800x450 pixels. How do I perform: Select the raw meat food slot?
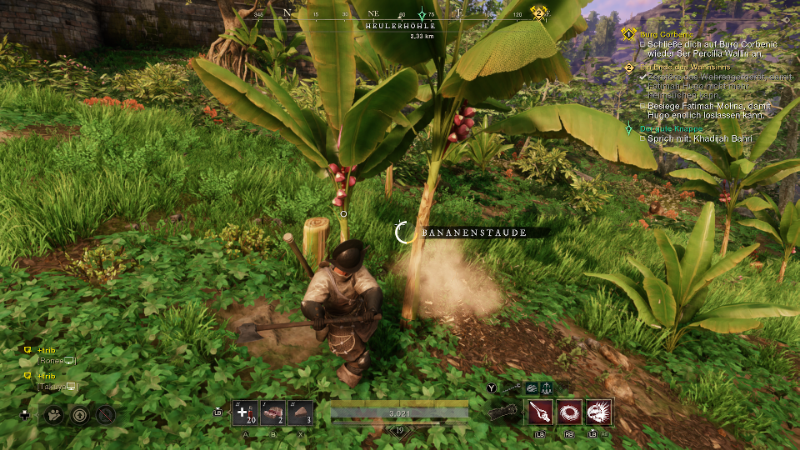272,412
